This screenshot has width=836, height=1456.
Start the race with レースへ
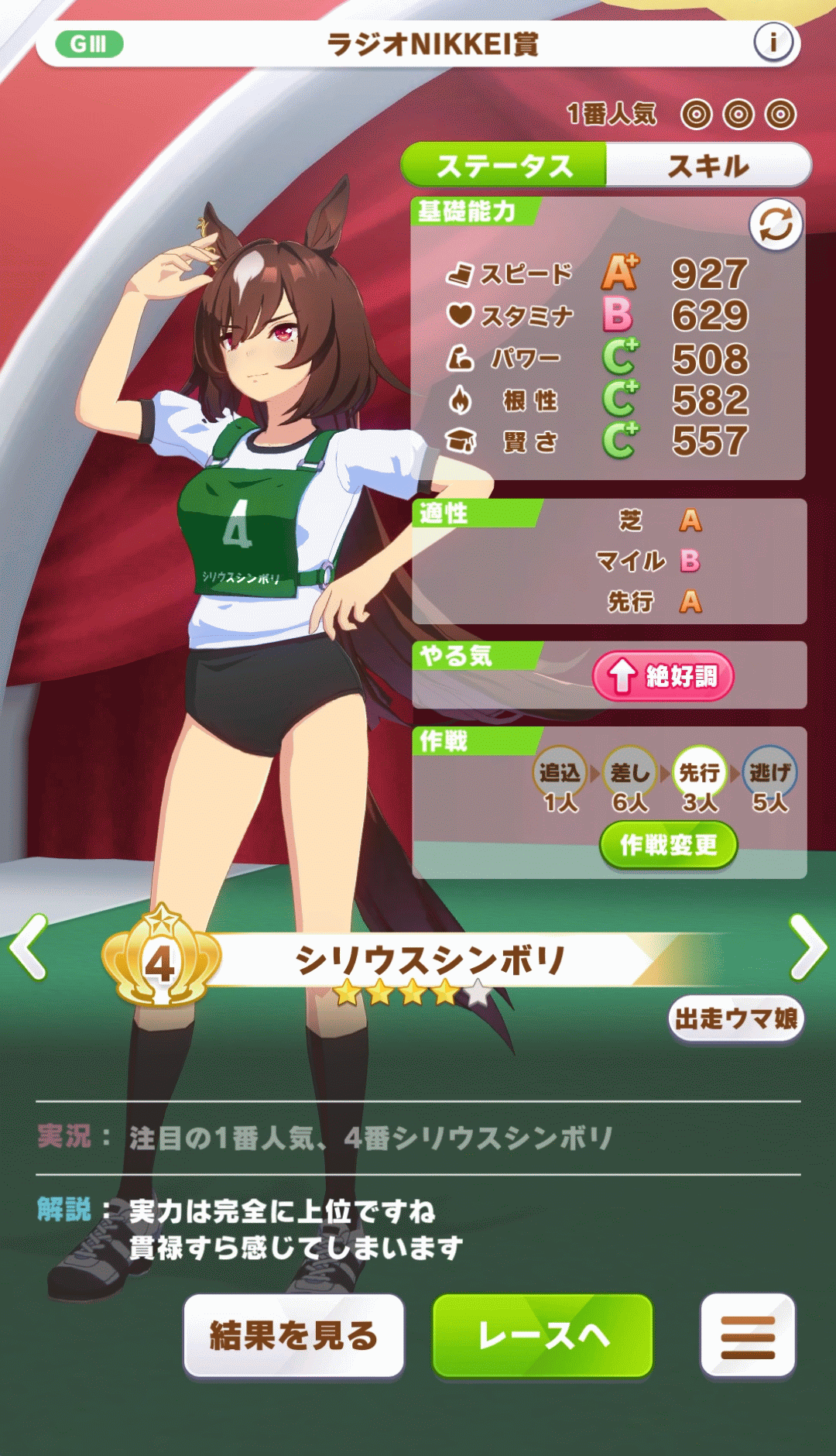[543, 1336]
